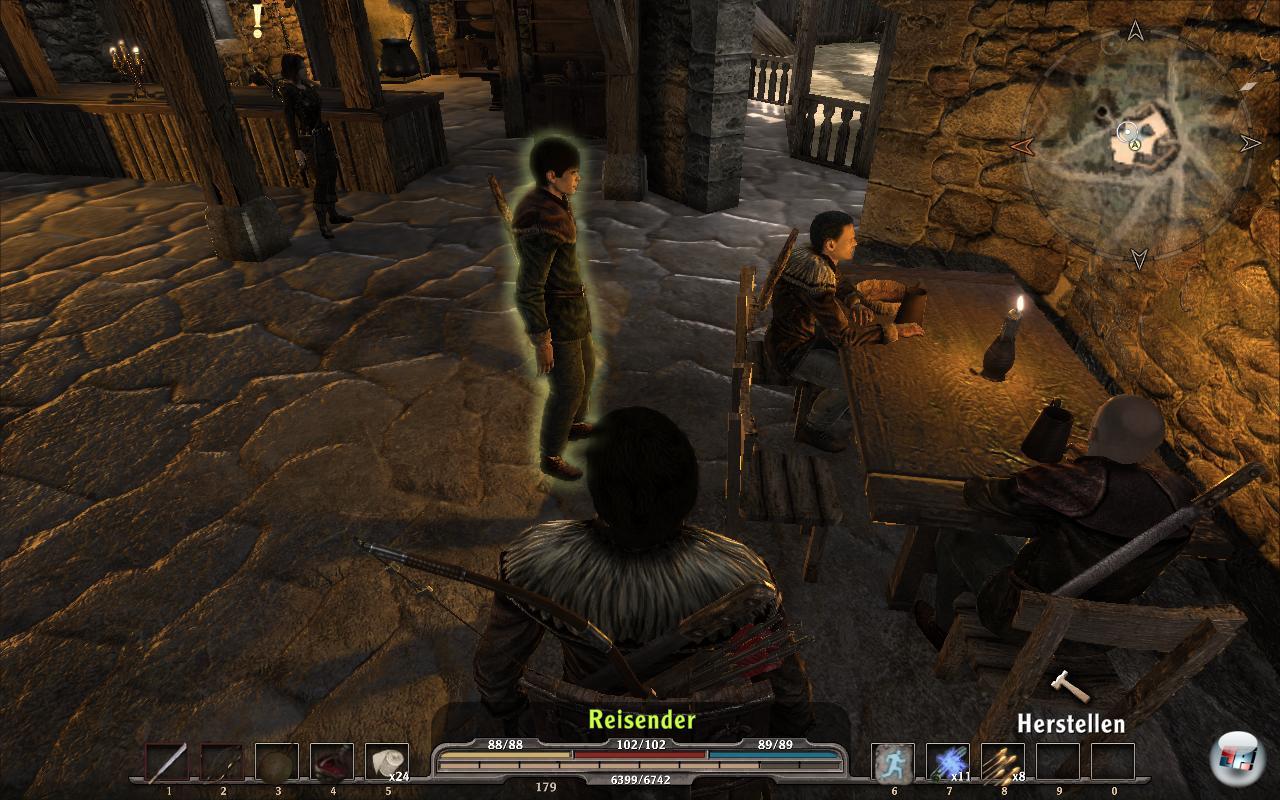Screen dimensions: 1280x800
Task: Click the red west arrow on the compass
Action: 1021,147
